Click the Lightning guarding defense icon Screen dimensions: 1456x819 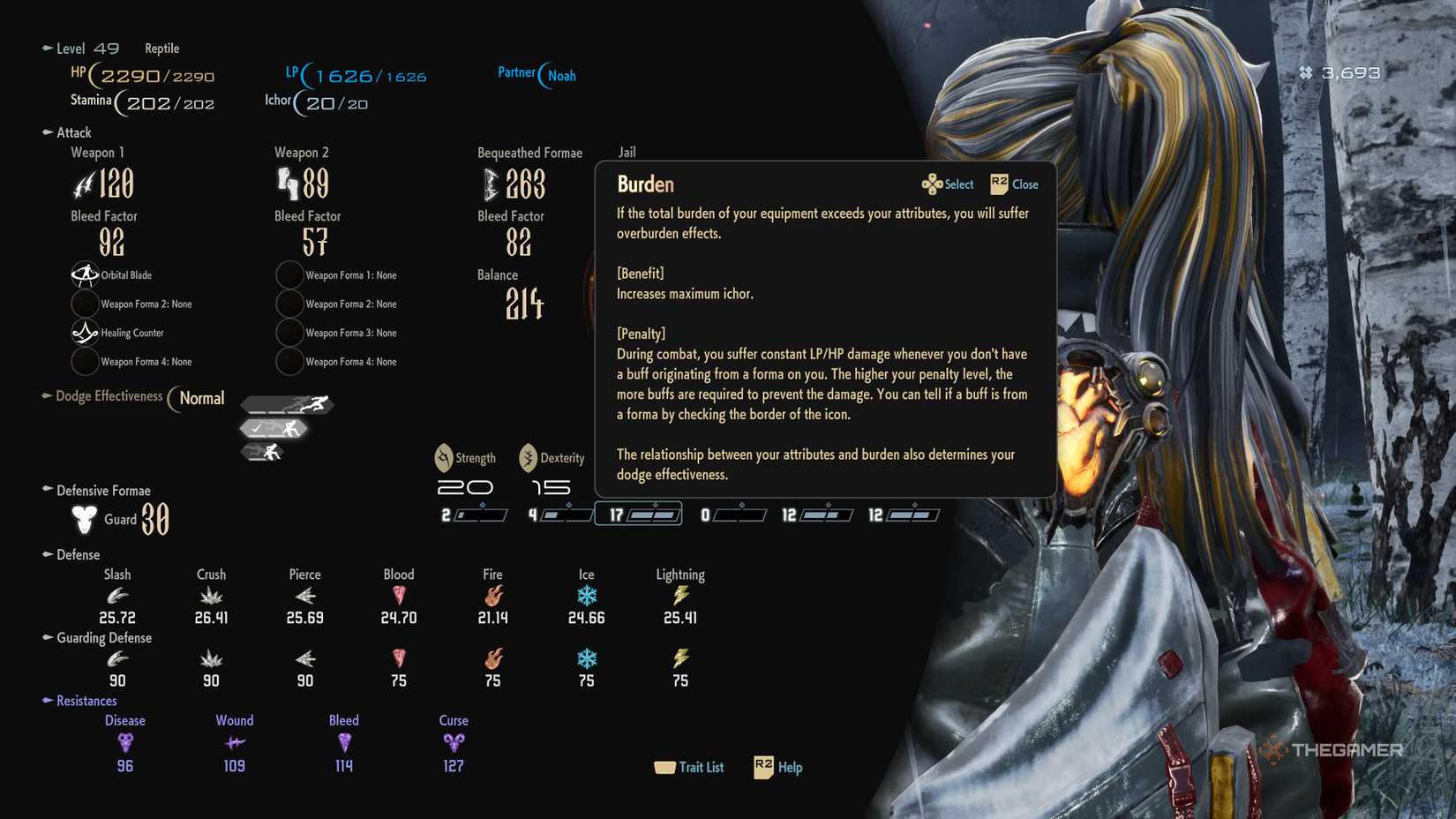point(679,659)
